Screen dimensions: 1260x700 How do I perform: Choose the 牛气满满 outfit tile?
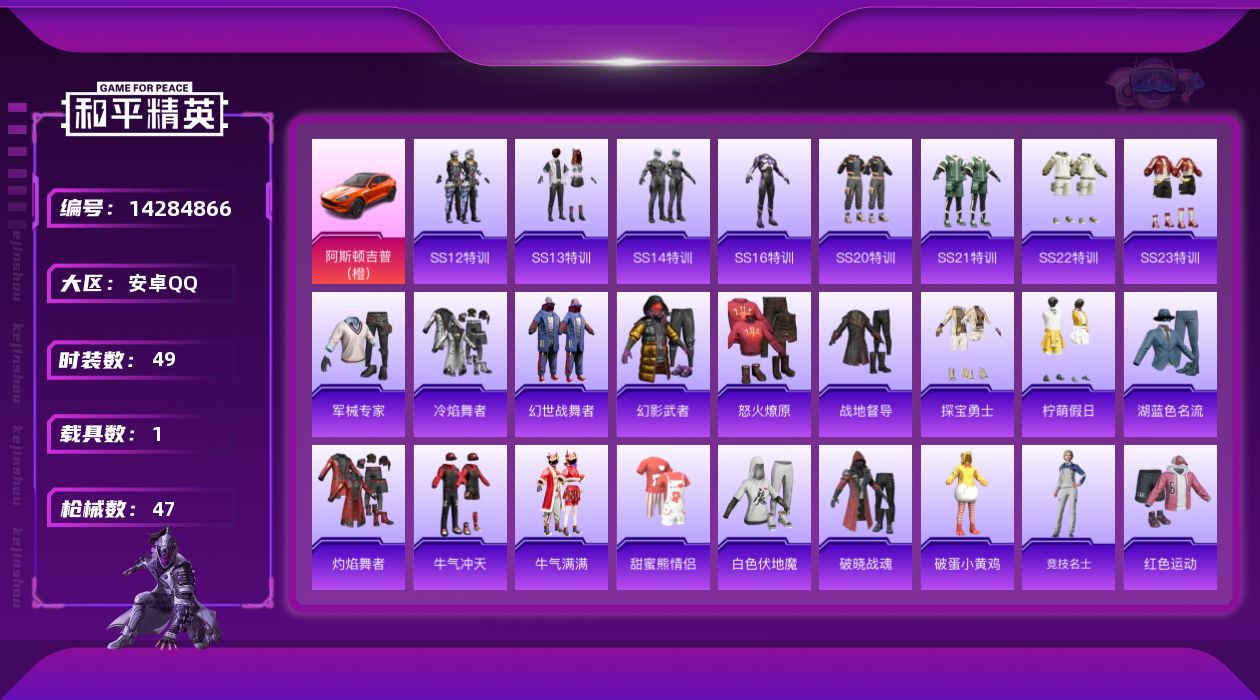pyautogui.click(x=561, y=517)
